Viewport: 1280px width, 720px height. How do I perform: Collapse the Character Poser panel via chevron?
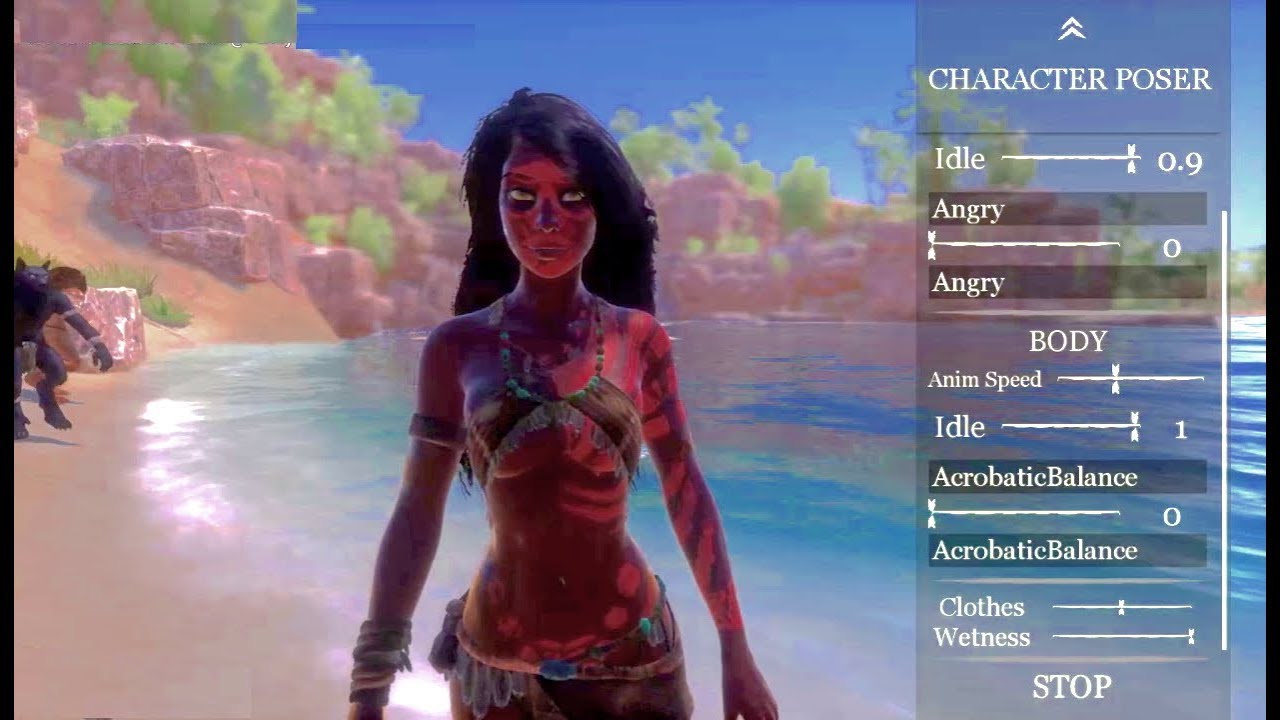pyautogui.click(x=1073, y=29)
